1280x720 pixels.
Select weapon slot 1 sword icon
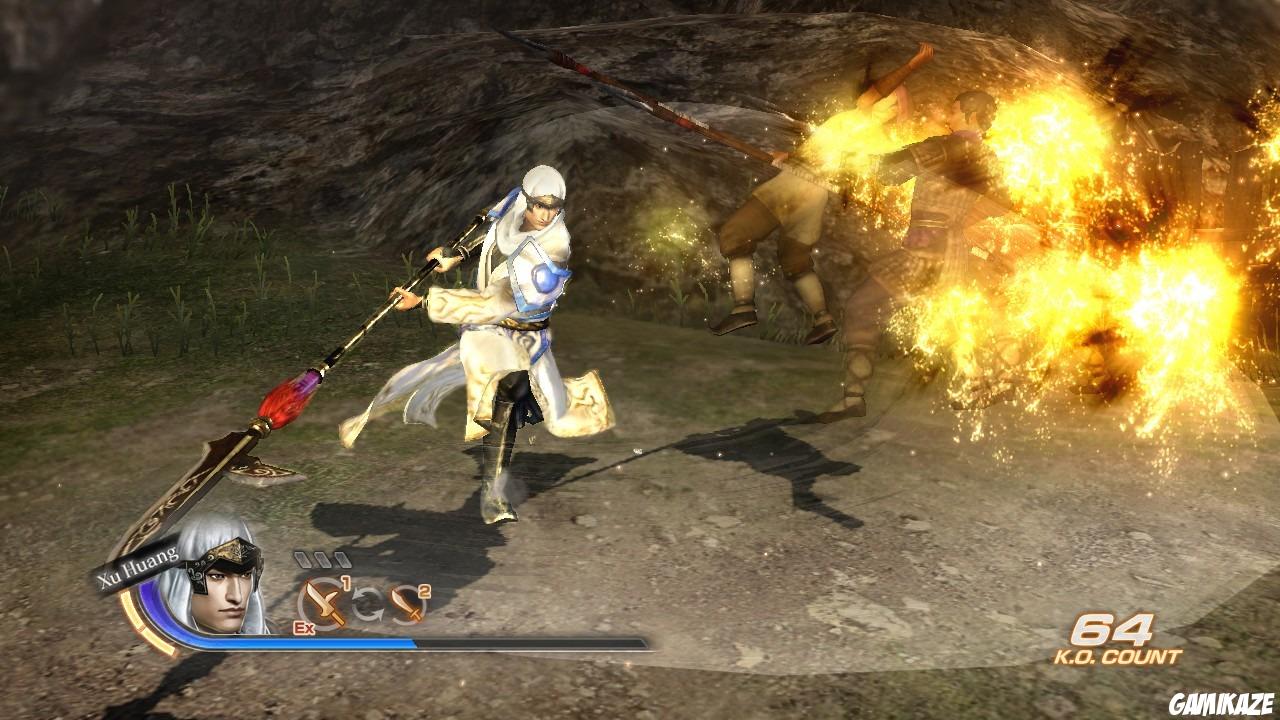coord(322,602)
